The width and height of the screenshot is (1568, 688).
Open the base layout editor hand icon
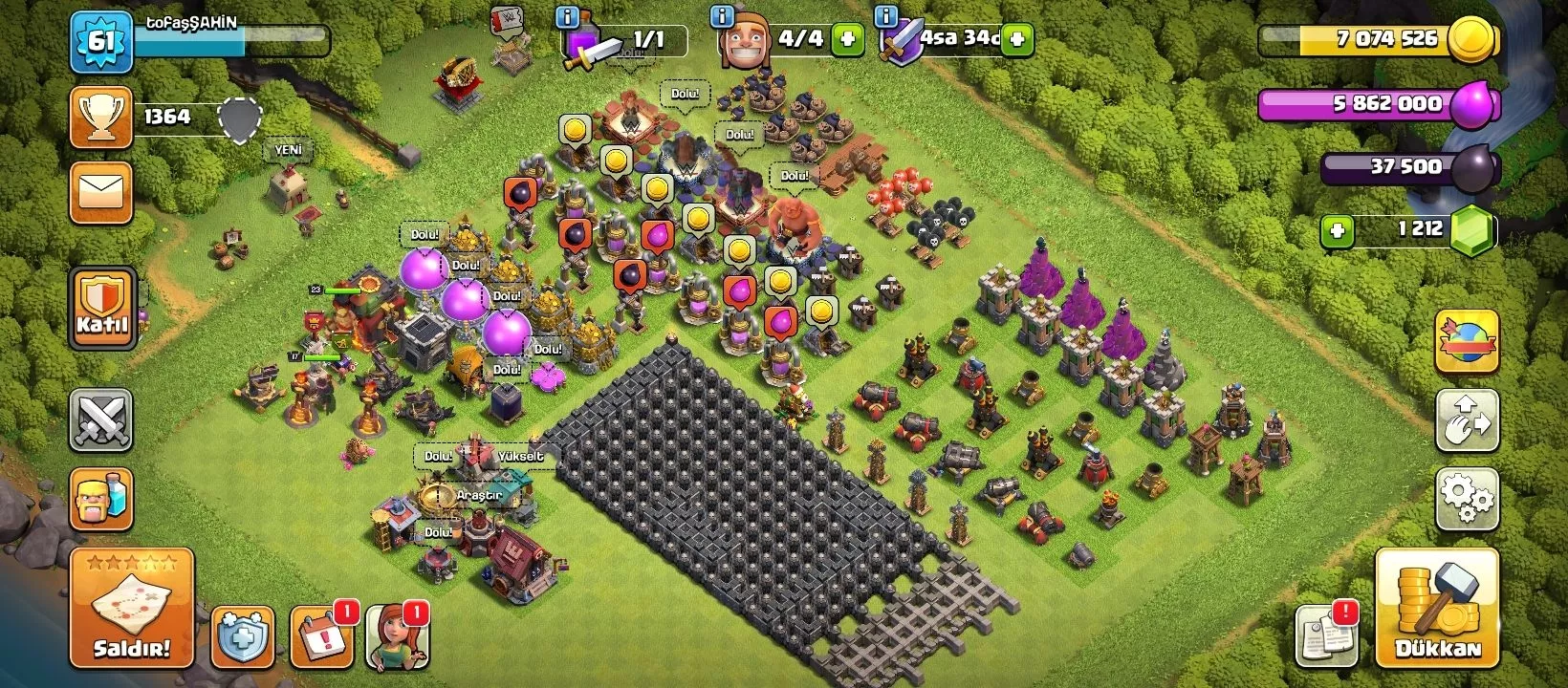1467,420
